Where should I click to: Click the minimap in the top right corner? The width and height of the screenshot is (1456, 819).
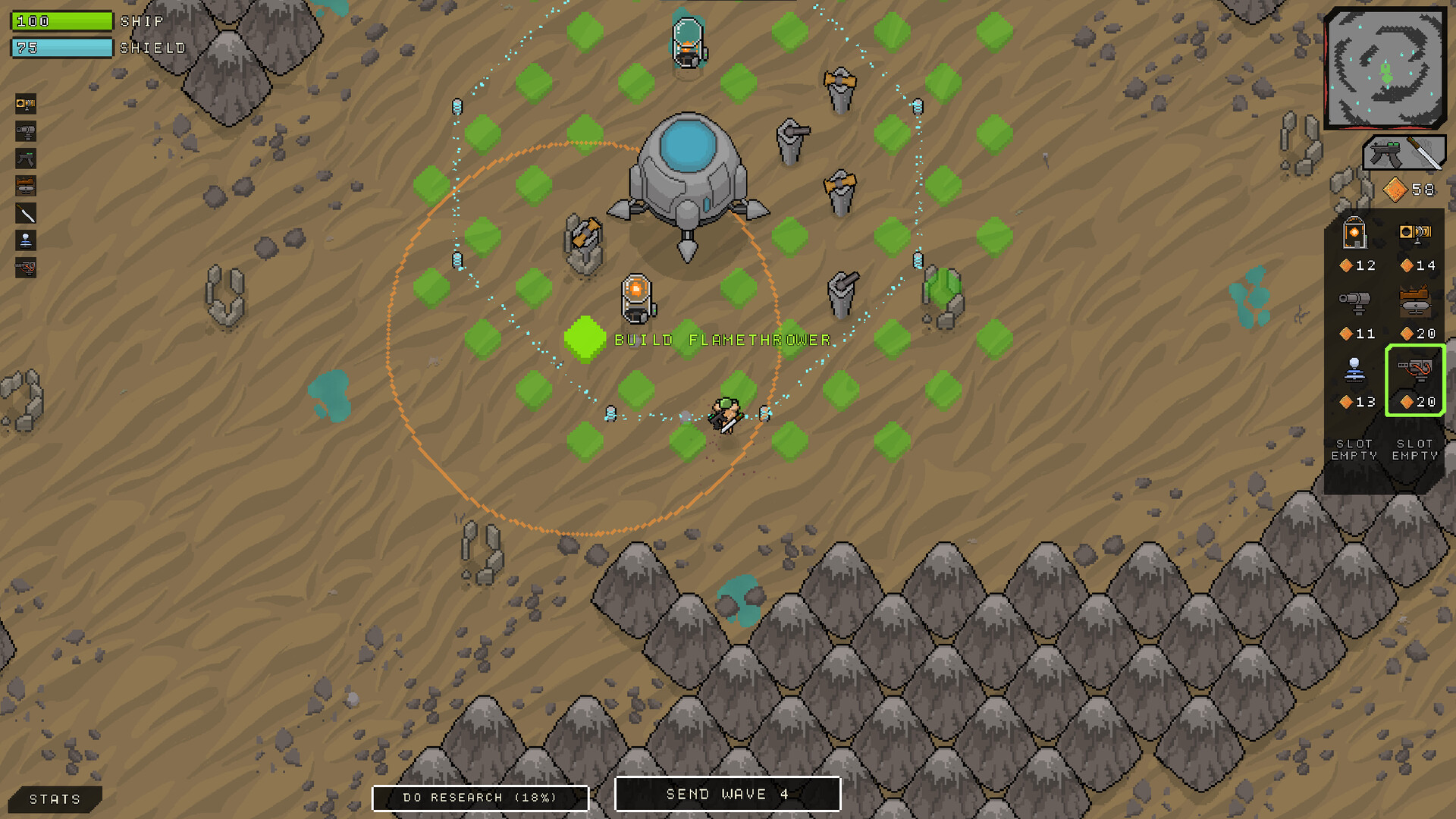point(1385,68)
